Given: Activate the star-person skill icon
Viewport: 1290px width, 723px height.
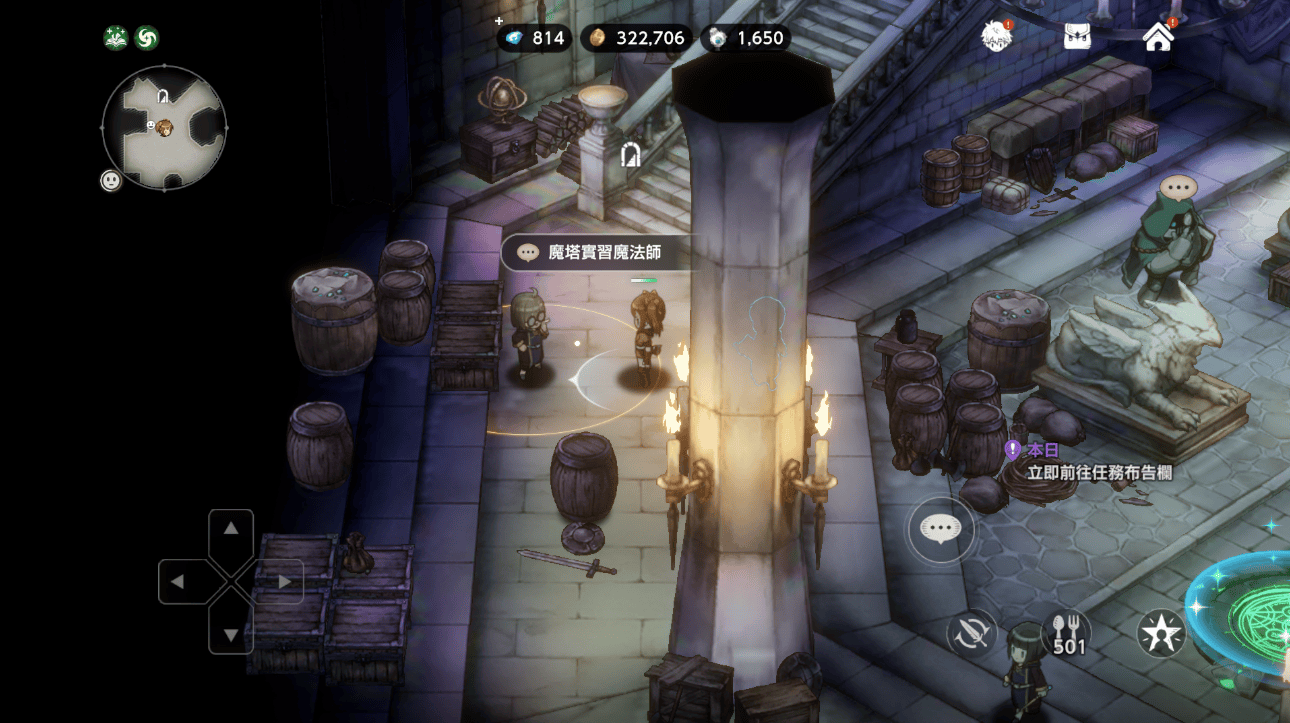Looking at the screenshot, I should pos(1161,633).
